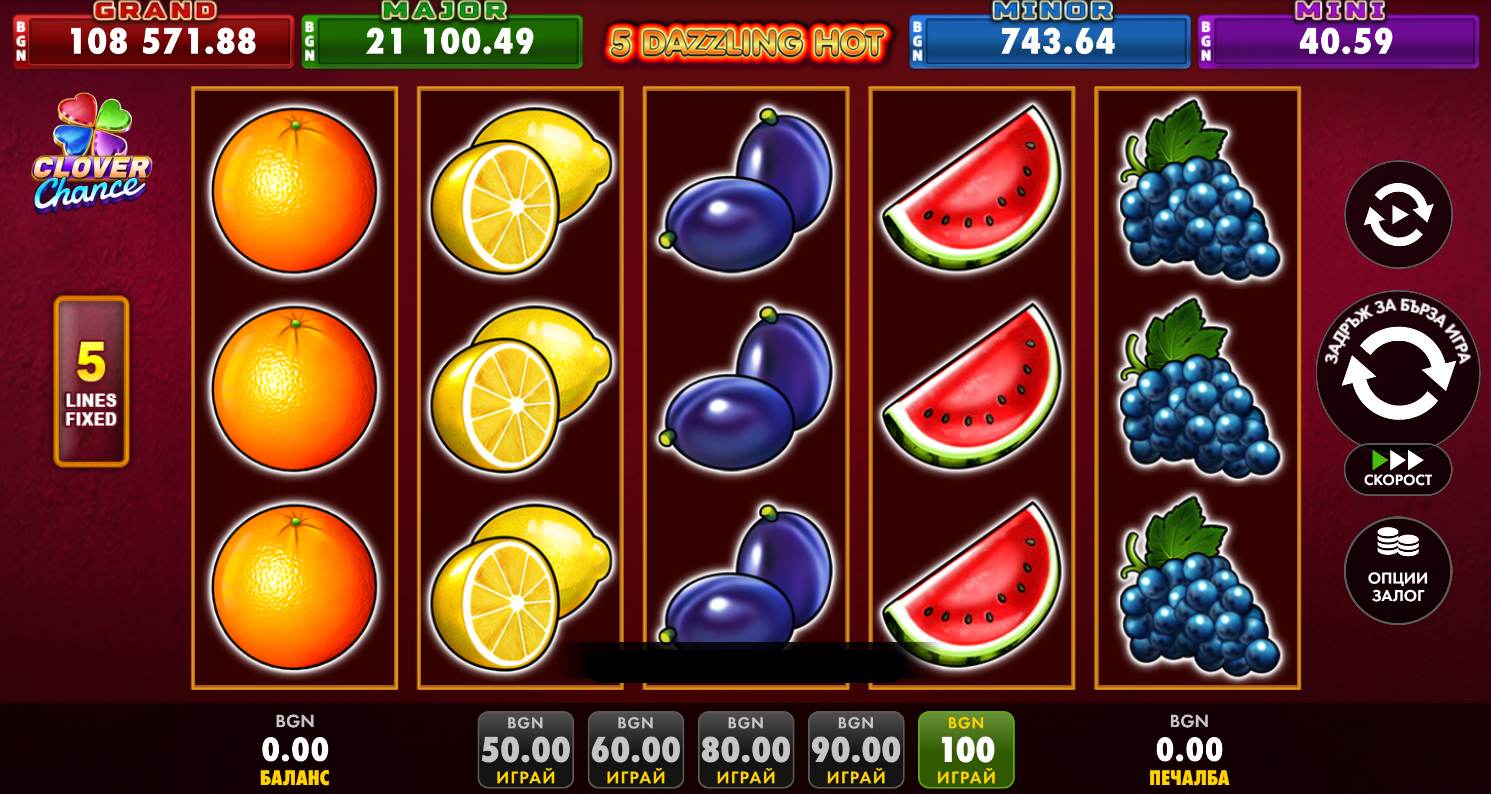Play with the BGN 50.00 bet
1491x794 pixels.
coord(525,750)
